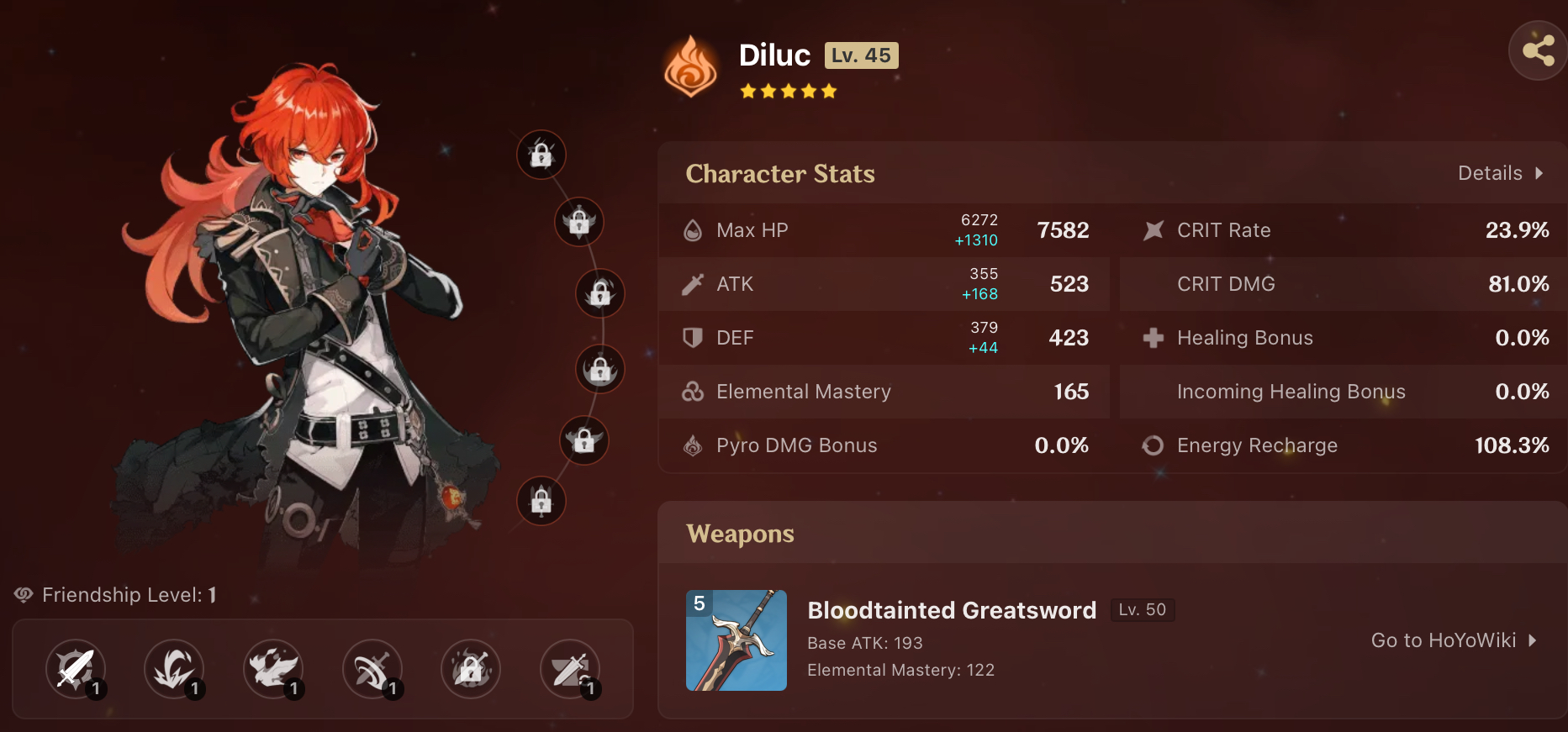Click the Energy Recharge icon

click(x=1153, y=445)
